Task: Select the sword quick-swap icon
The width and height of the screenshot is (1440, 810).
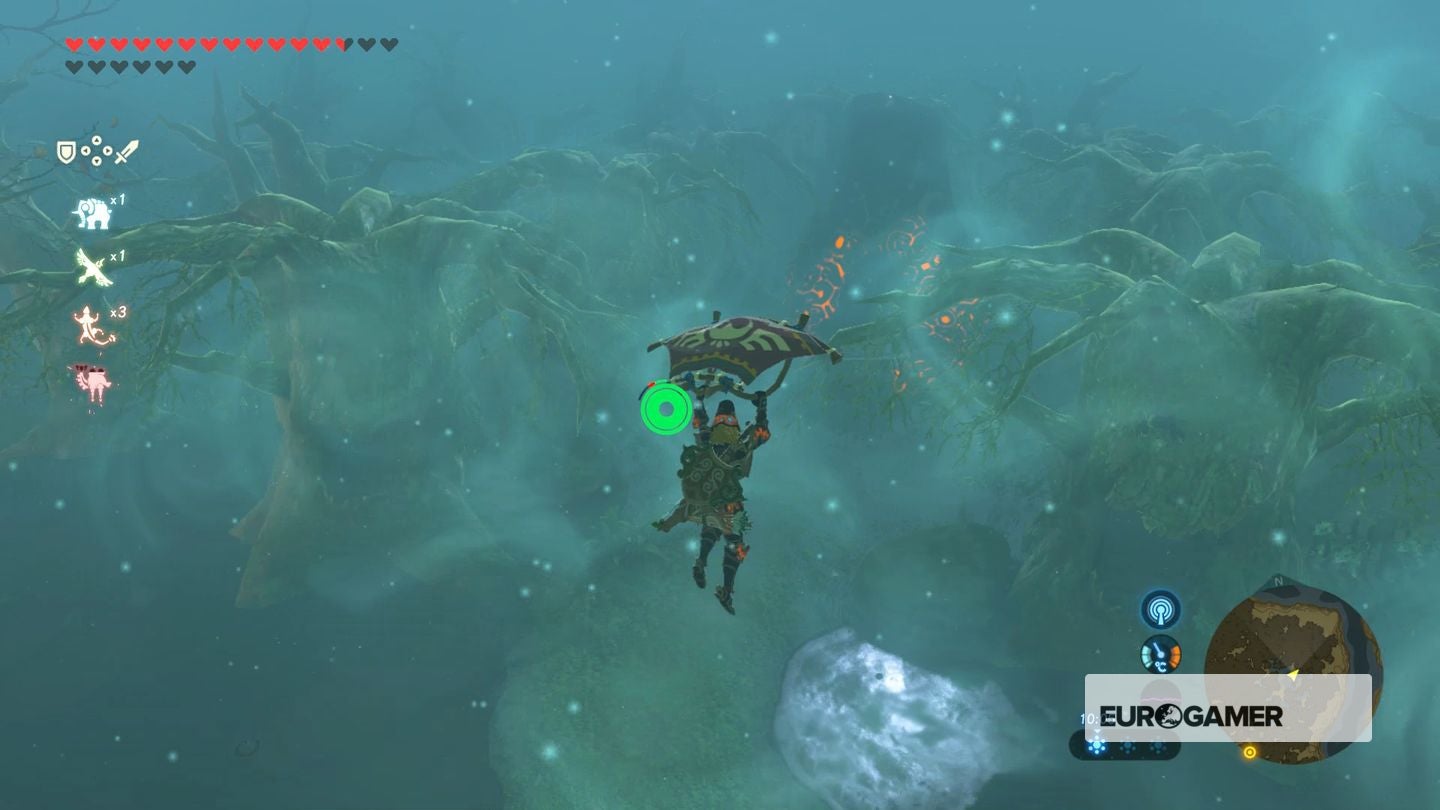Action: [x=126, y=152]
